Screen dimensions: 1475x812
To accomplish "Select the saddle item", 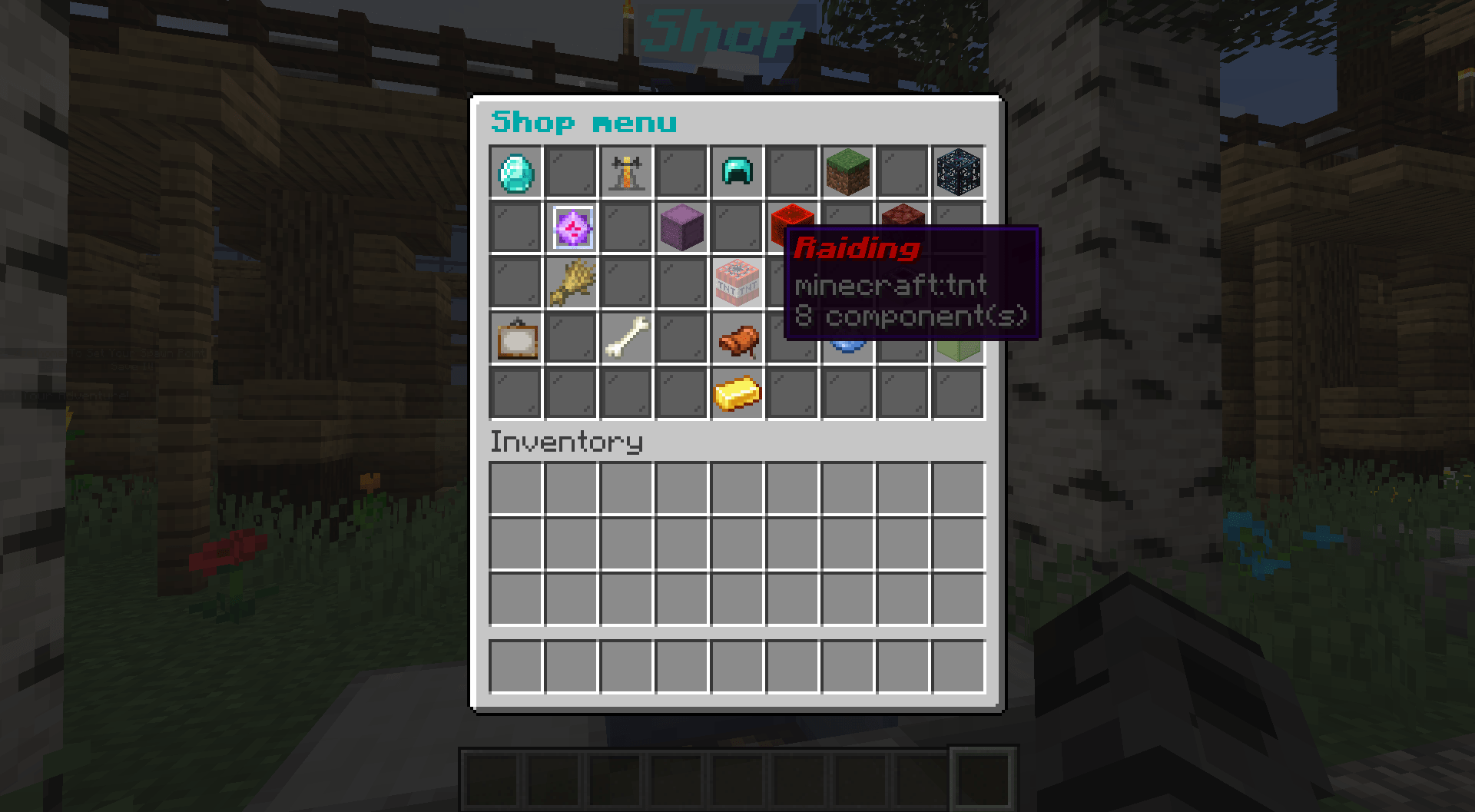I will (737, 337).
